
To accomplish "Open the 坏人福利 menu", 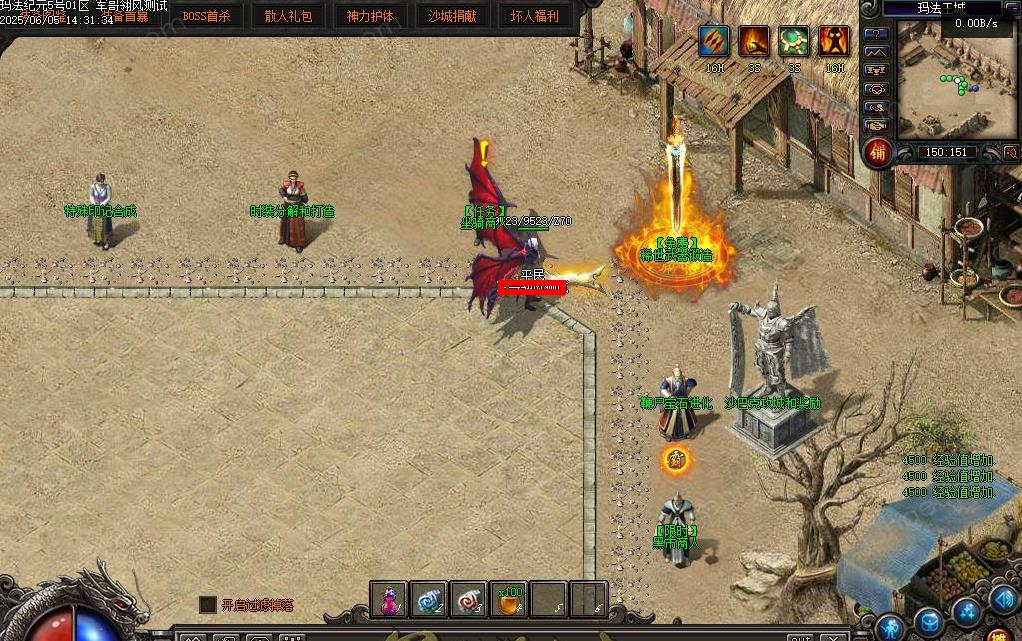I will pos(535,16).
